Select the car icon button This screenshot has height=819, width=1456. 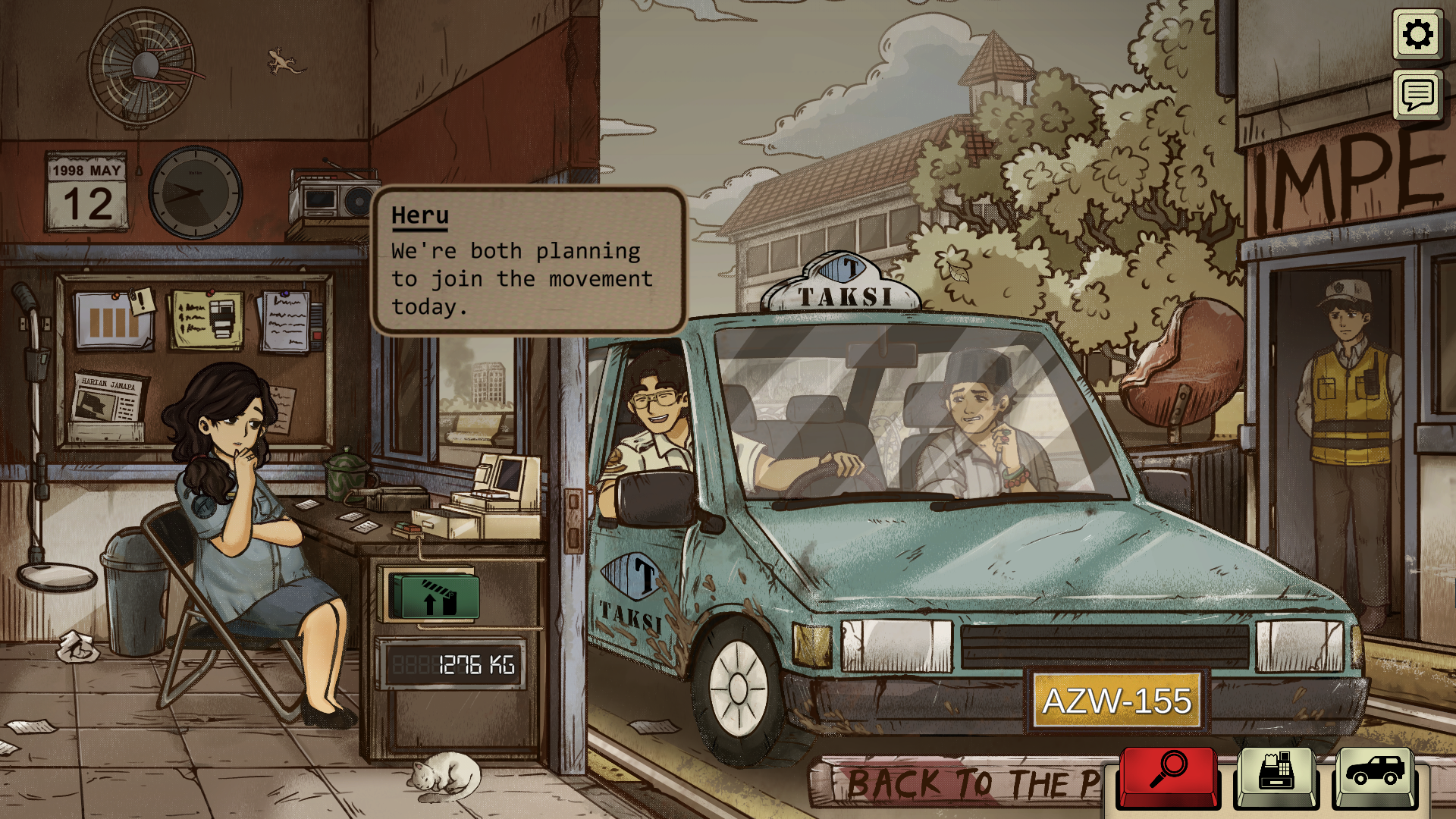(1374, 774)
